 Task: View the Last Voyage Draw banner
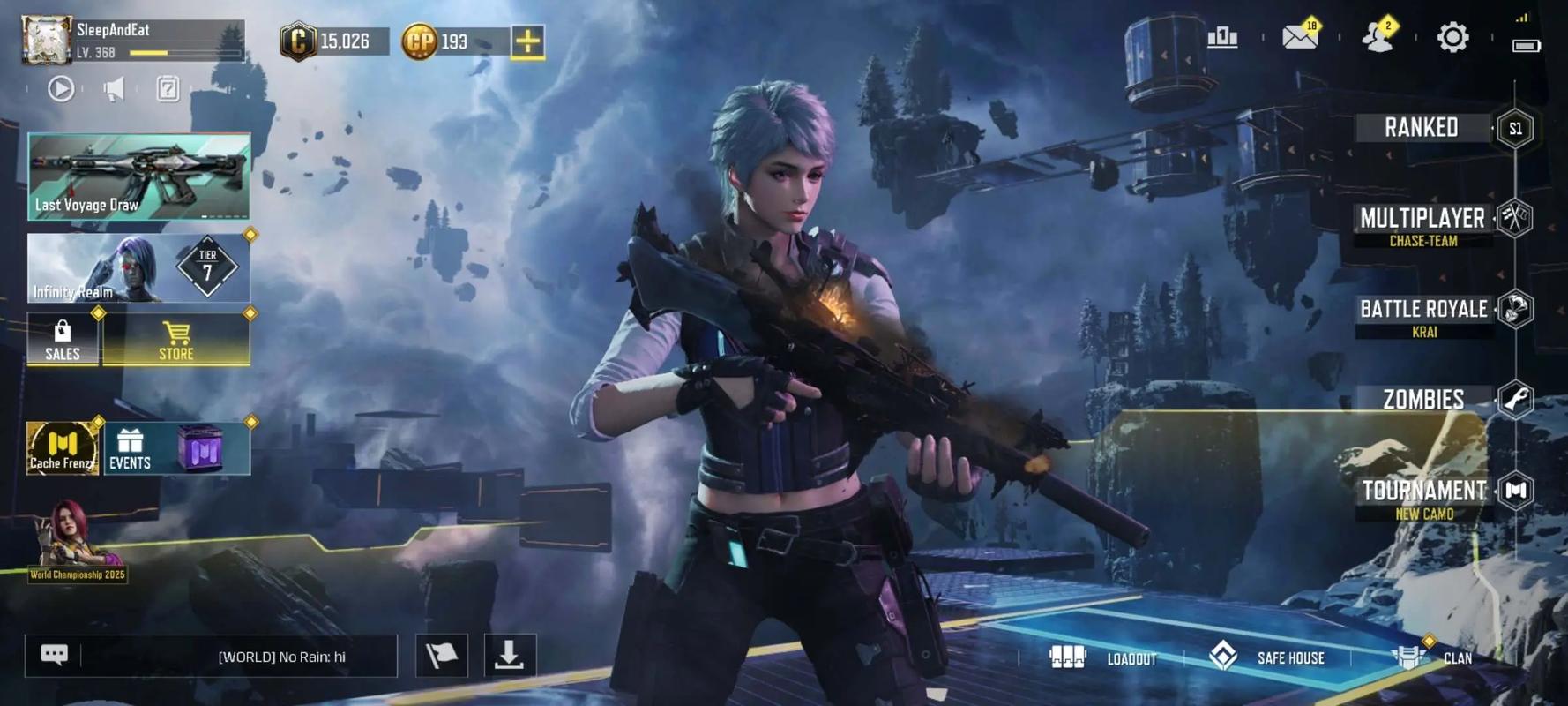coord(138,176)
